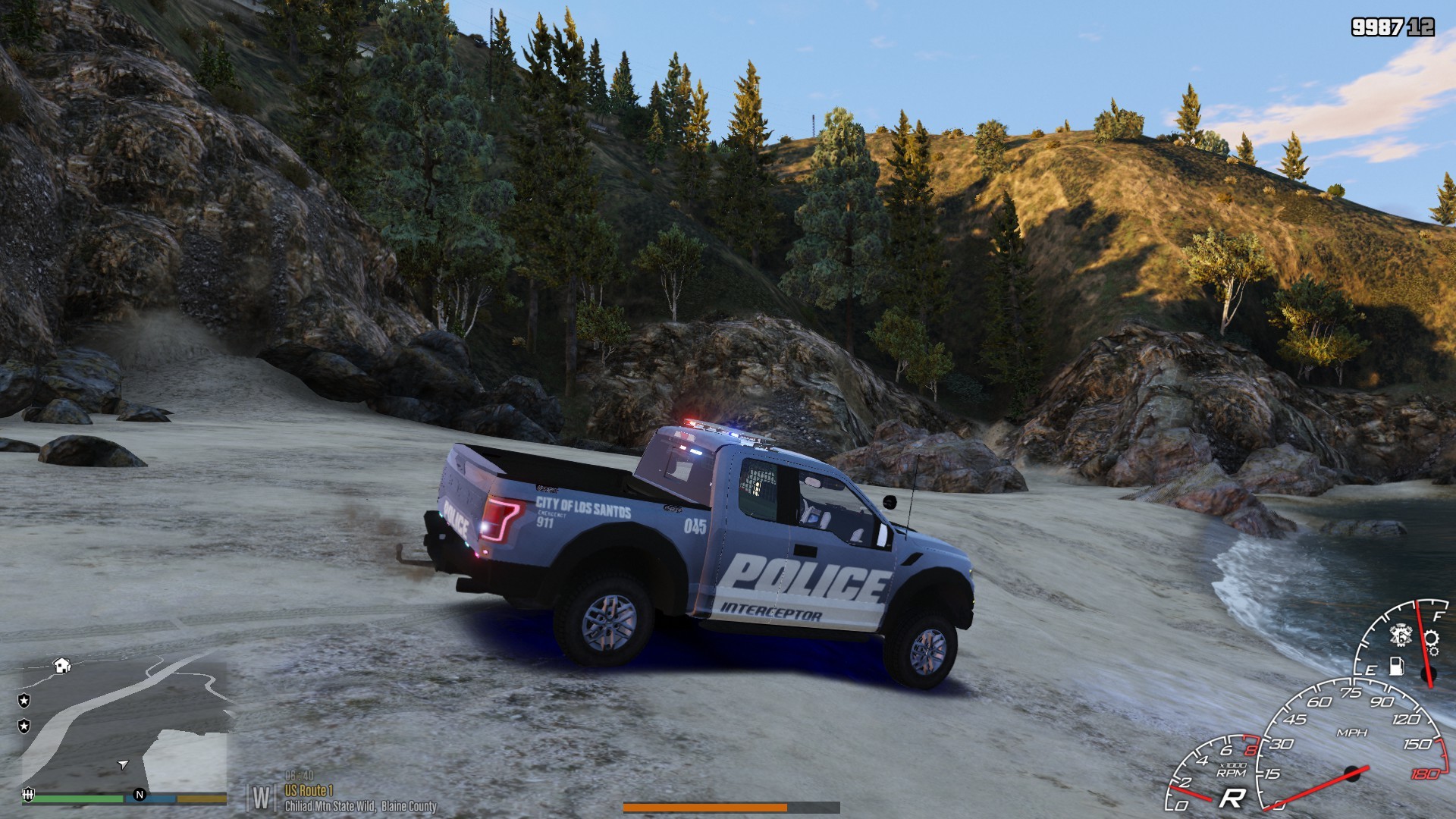
Task: Select the white player arrow on minimap
Action: (123, 764)
